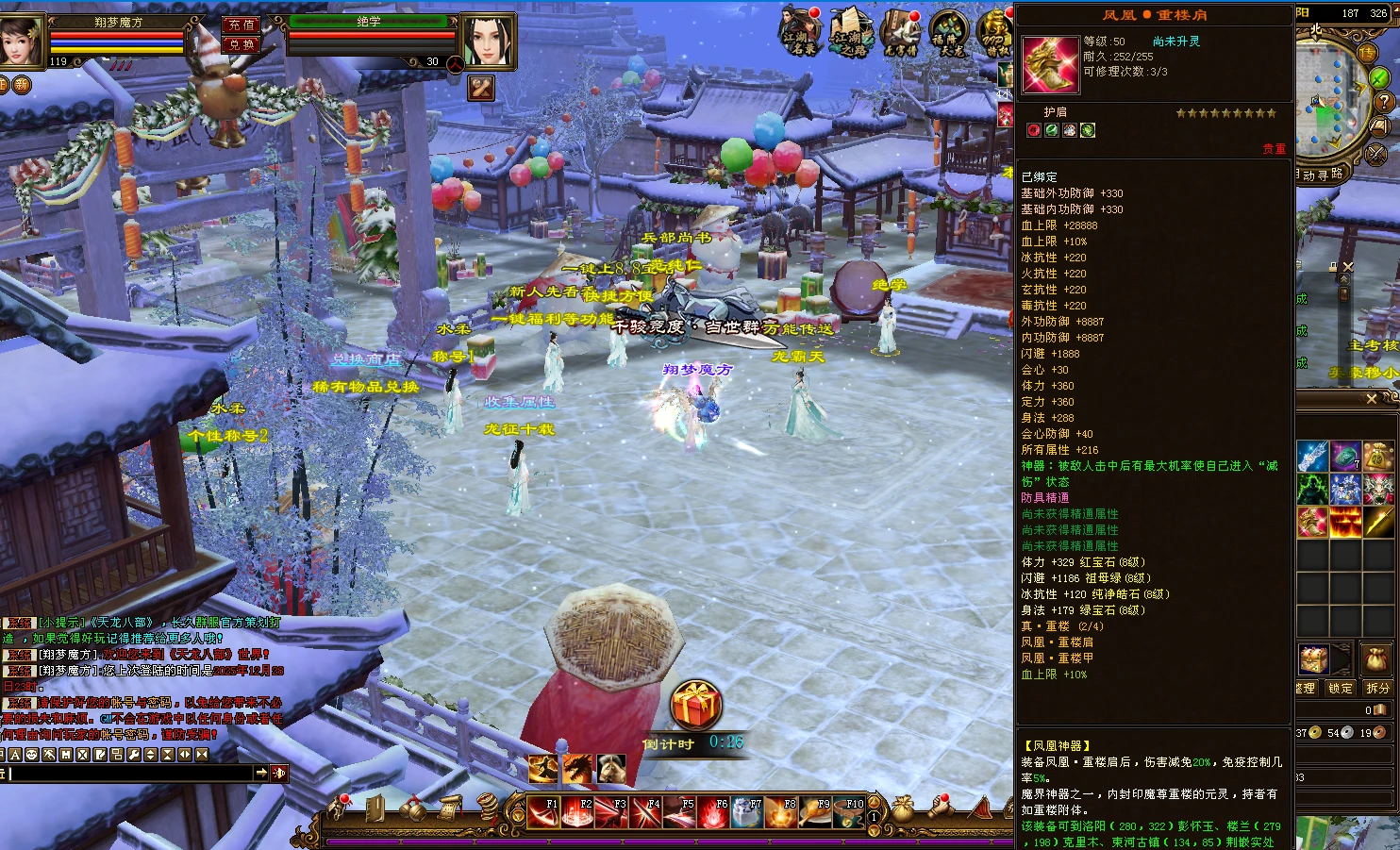Claim the red gift box countdown reward
This screenshot has height=850, width=1400.
(x=695, y=704)
